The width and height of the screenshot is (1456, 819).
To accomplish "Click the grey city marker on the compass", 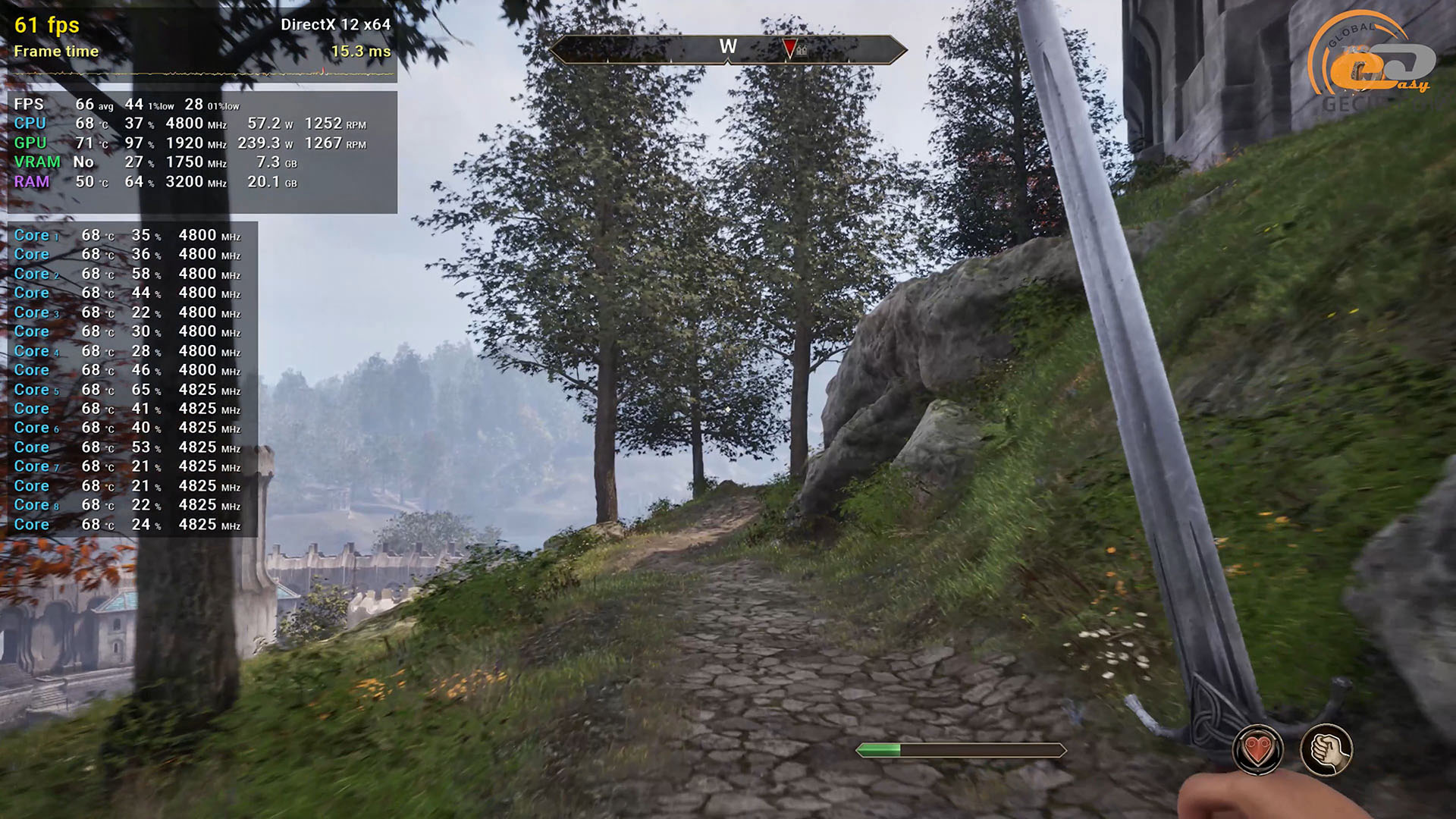I will [802, 50].
